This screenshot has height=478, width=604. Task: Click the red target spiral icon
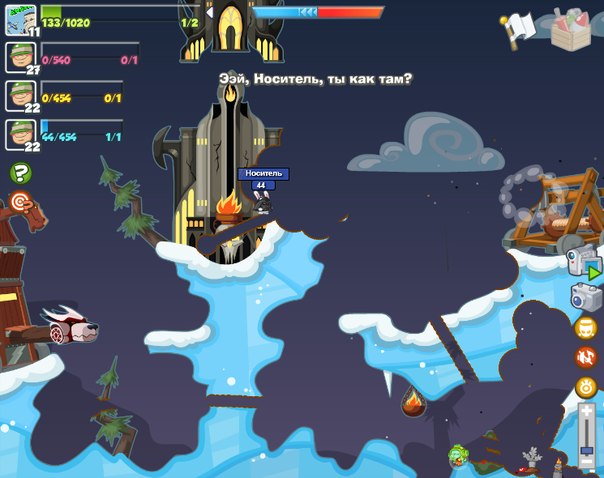tap(22, 203)
